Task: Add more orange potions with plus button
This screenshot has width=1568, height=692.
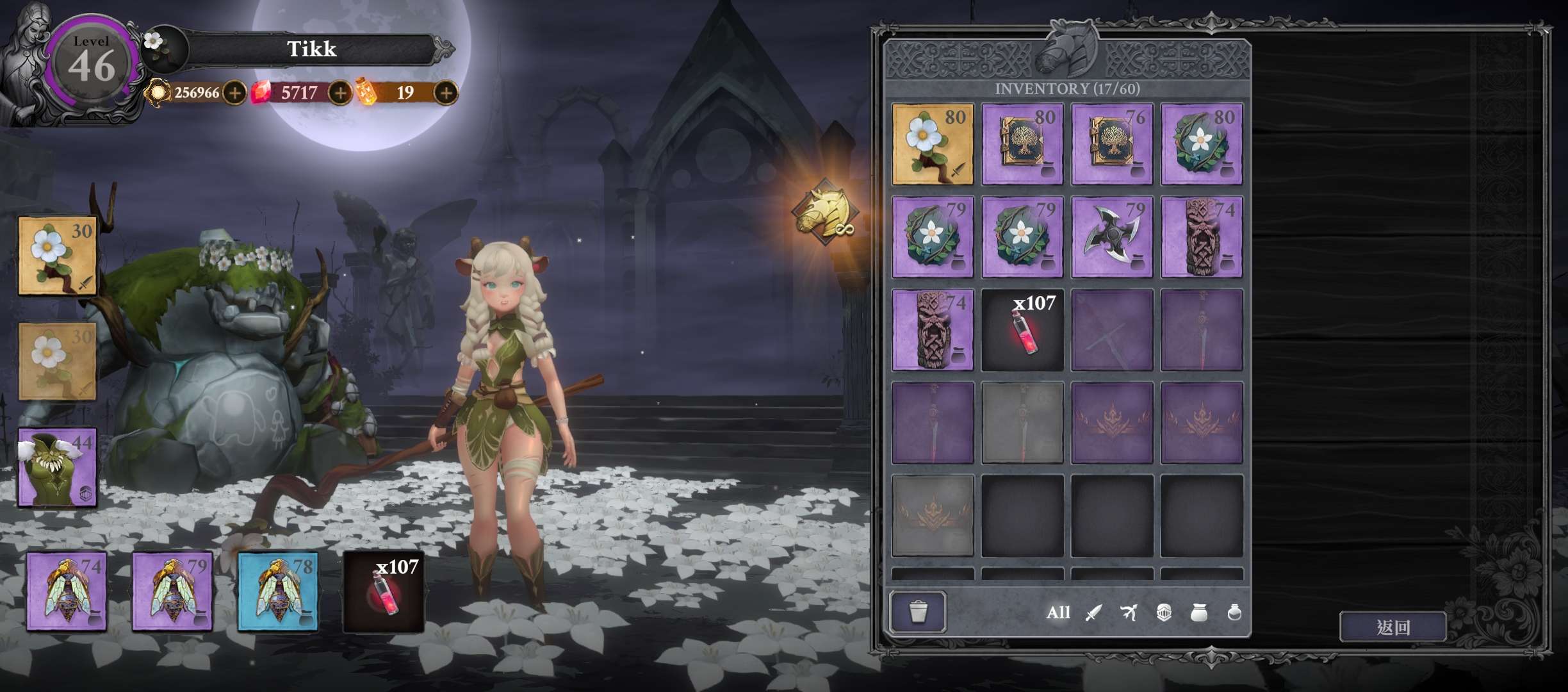Action: pos(446,93)
